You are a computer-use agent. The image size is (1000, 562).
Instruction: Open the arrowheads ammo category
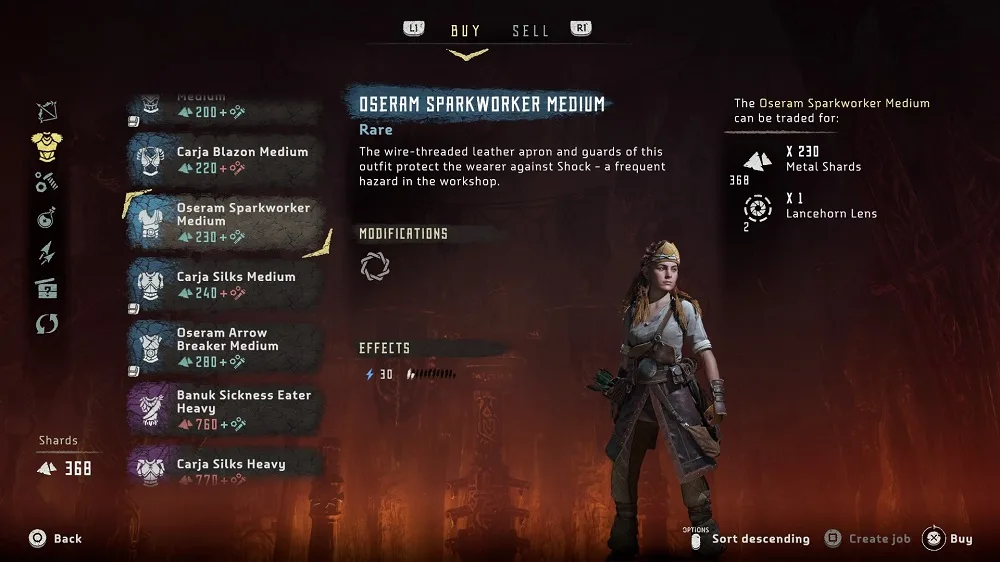(47, 253)
